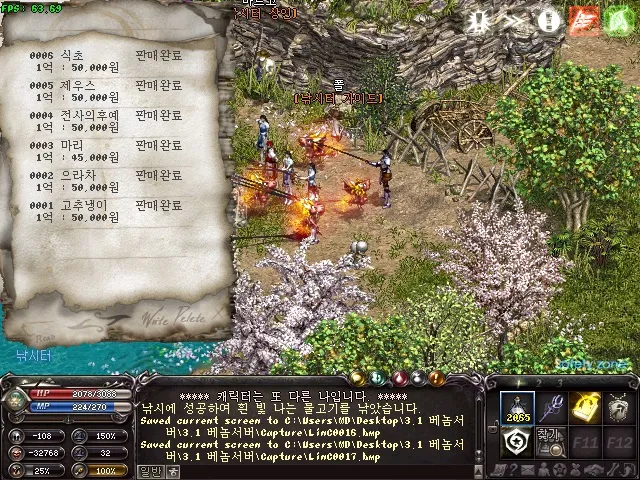
Task: Click the red slashed buff icon
Action: [x=581, y=21]
